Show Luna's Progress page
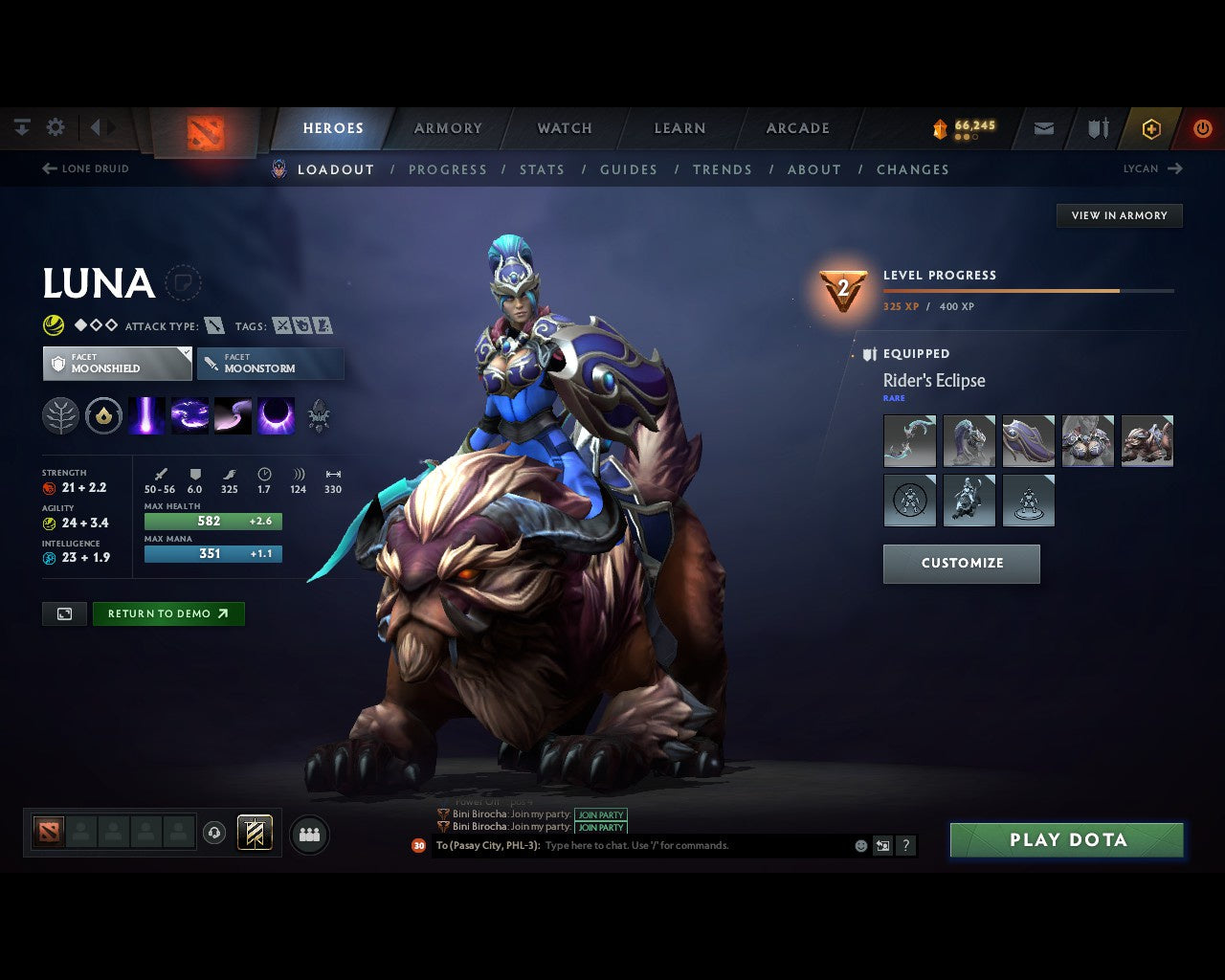 pyautogui.click(x=448, y=169)
